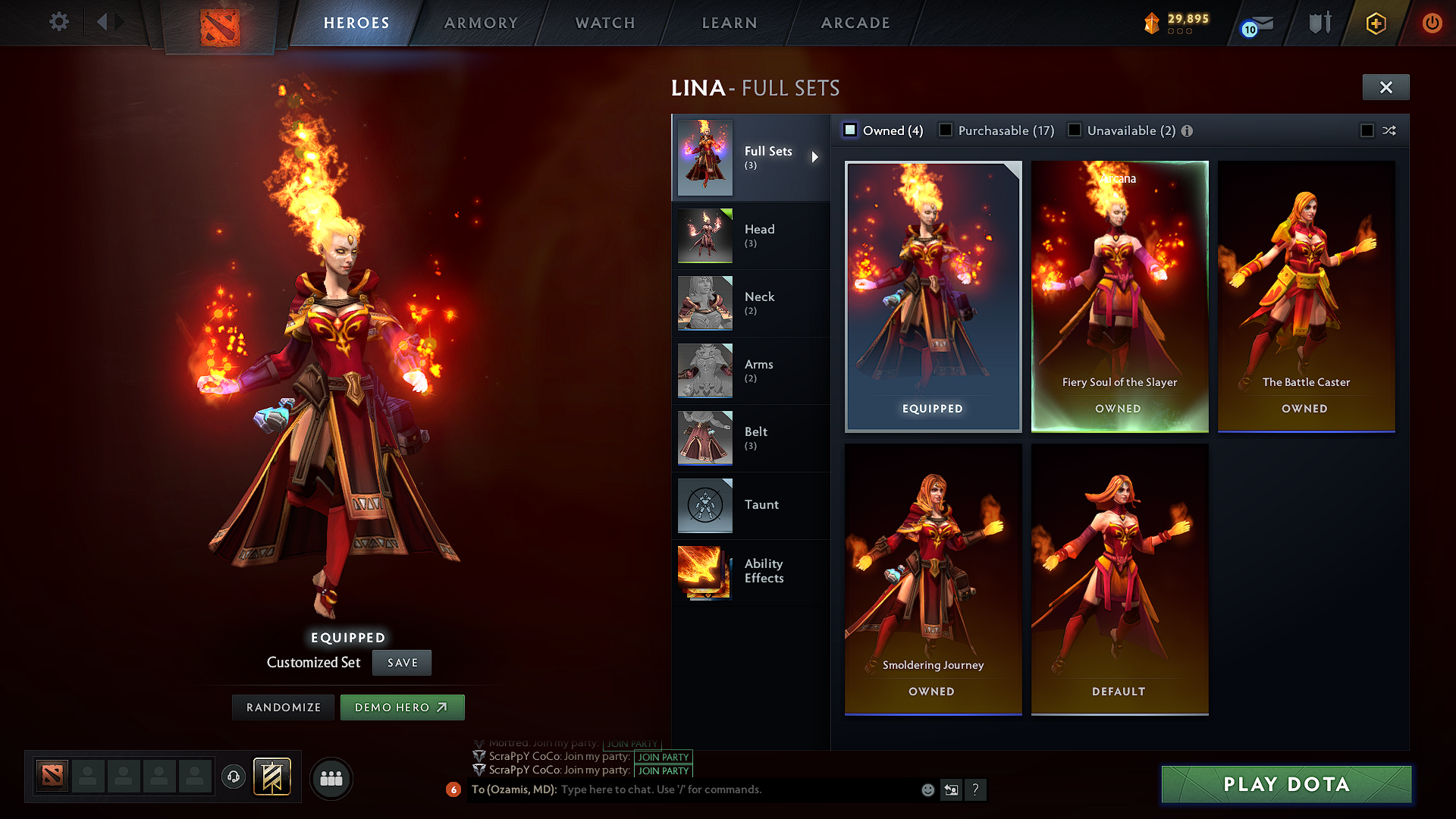1456x819 pixels.
Task: Toggle the shuffle sets icon
Action: tap(1390, 130)
